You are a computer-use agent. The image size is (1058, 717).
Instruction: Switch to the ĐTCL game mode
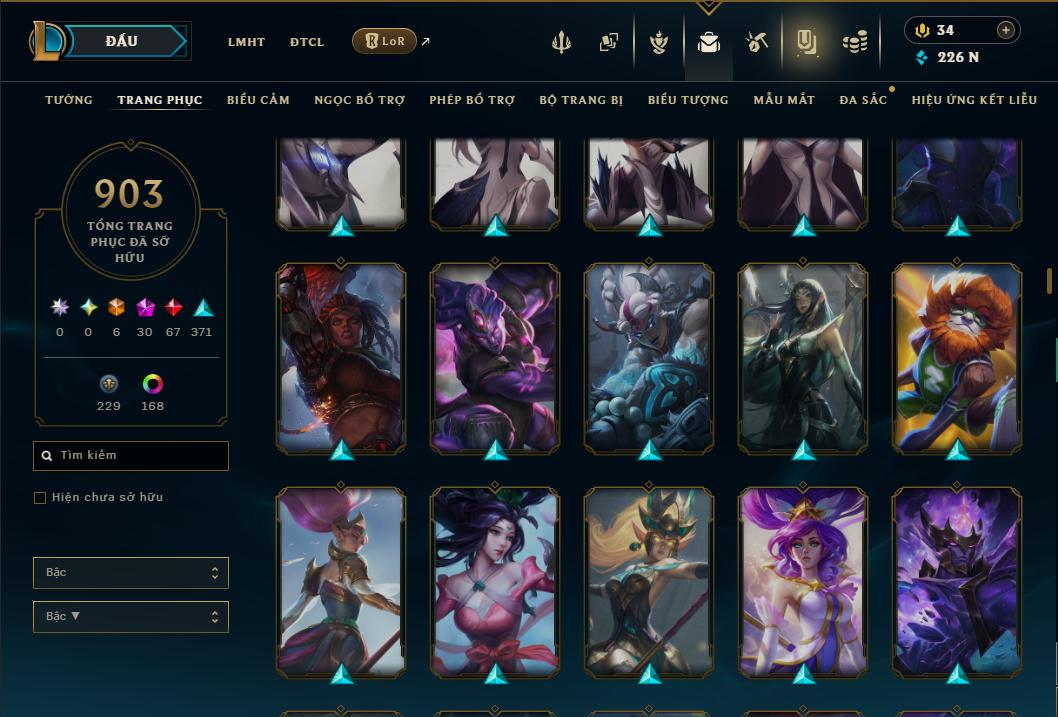pos(307,42)
